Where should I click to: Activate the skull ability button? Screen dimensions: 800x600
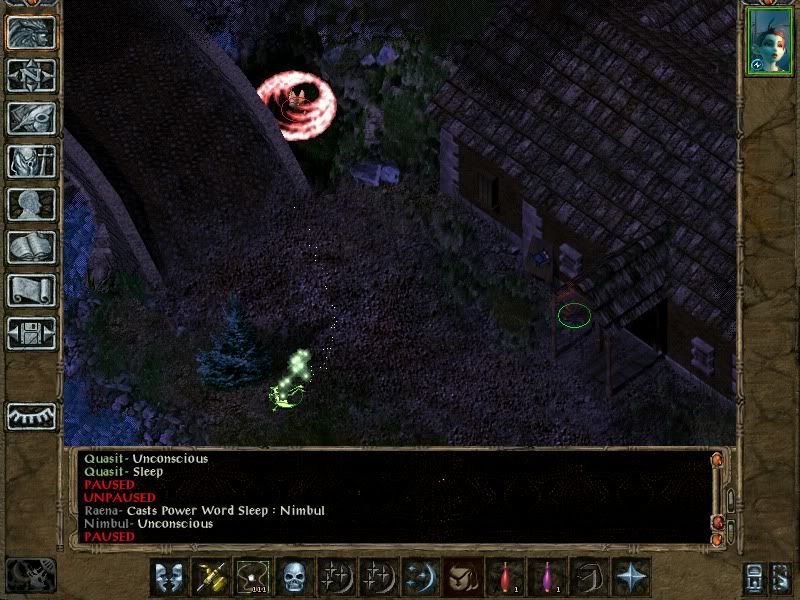pos(293,577)
